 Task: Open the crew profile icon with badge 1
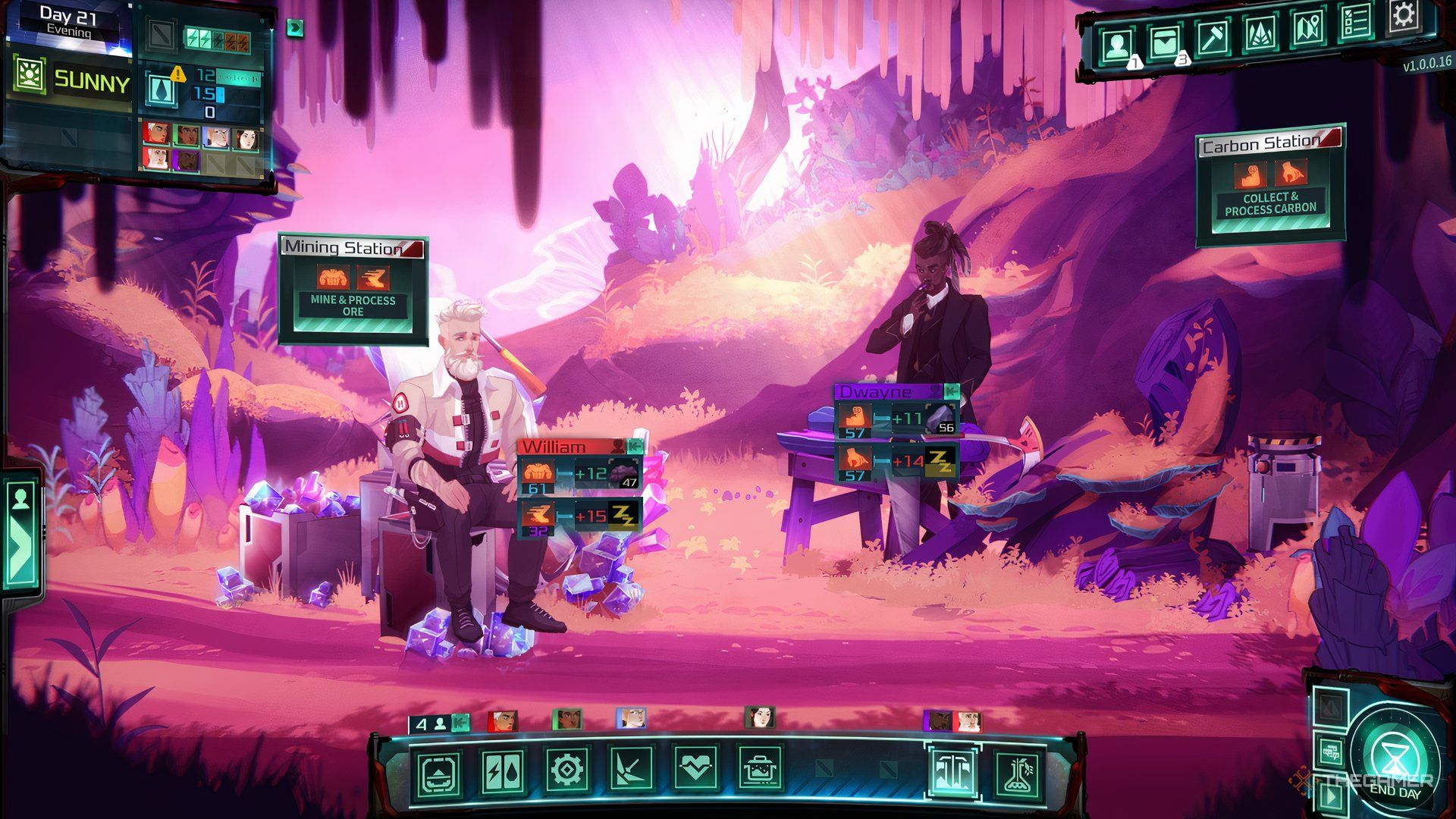[1116, 45]
